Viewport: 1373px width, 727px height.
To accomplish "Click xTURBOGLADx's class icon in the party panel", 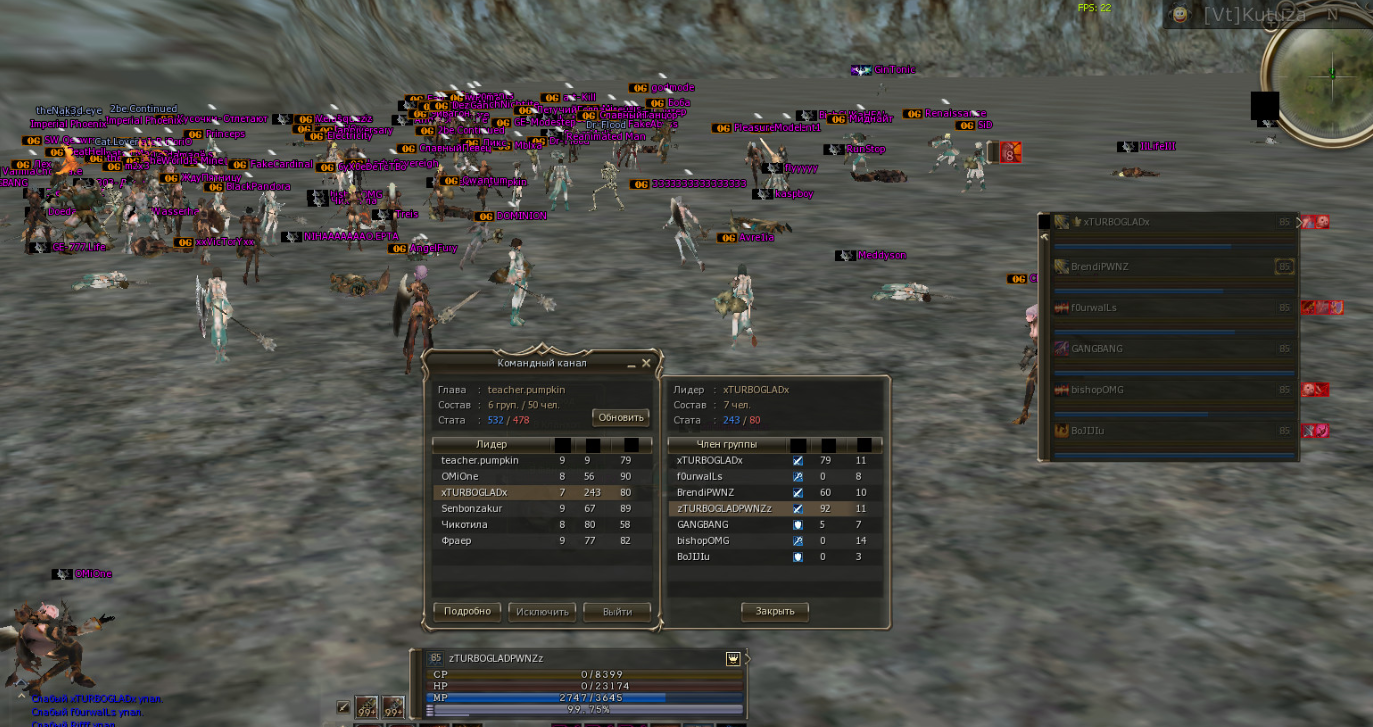I will (1060, 222).
